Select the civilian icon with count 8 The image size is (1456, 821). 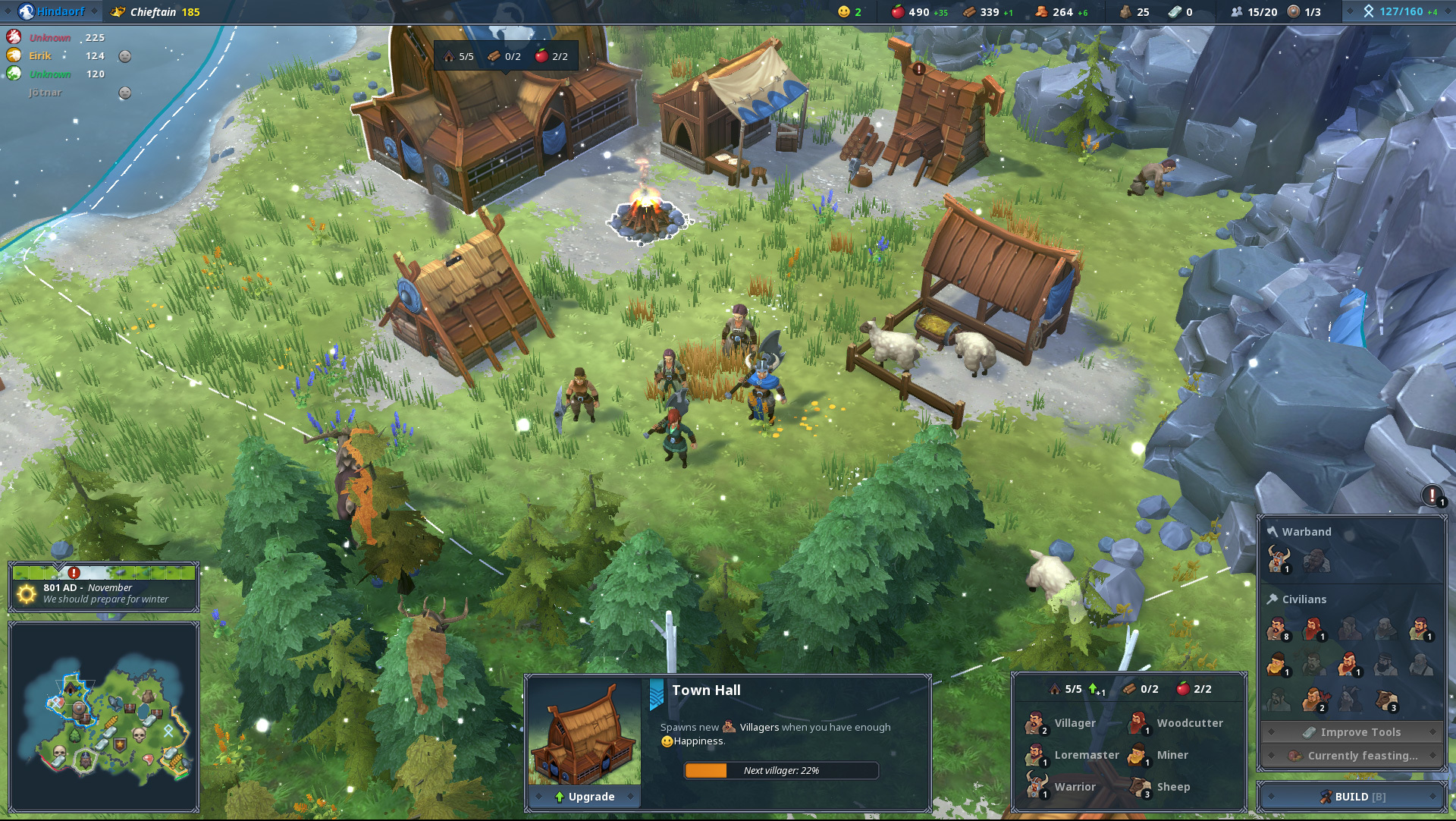click(1278, 629)
